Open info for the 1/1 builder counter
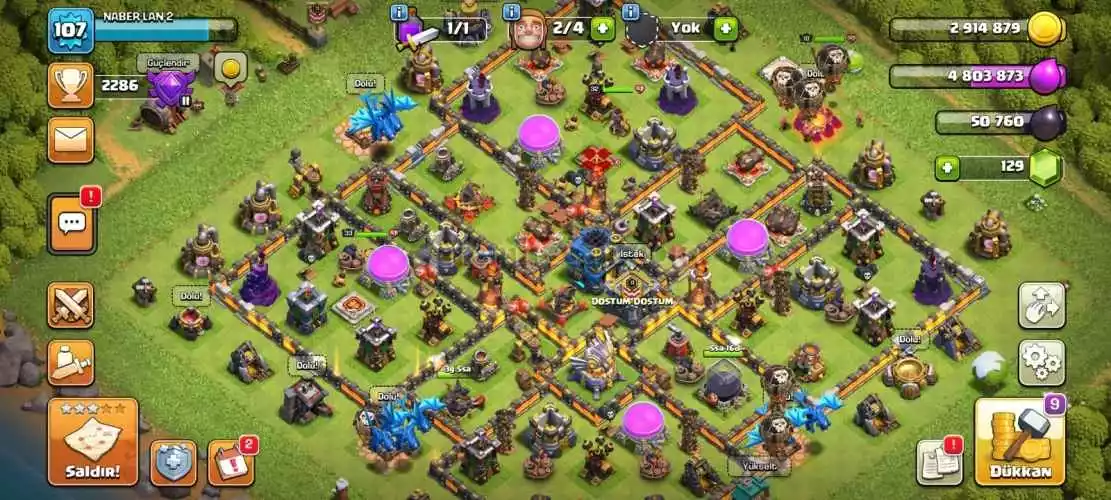1111x500 pixels. coord(400,12)
